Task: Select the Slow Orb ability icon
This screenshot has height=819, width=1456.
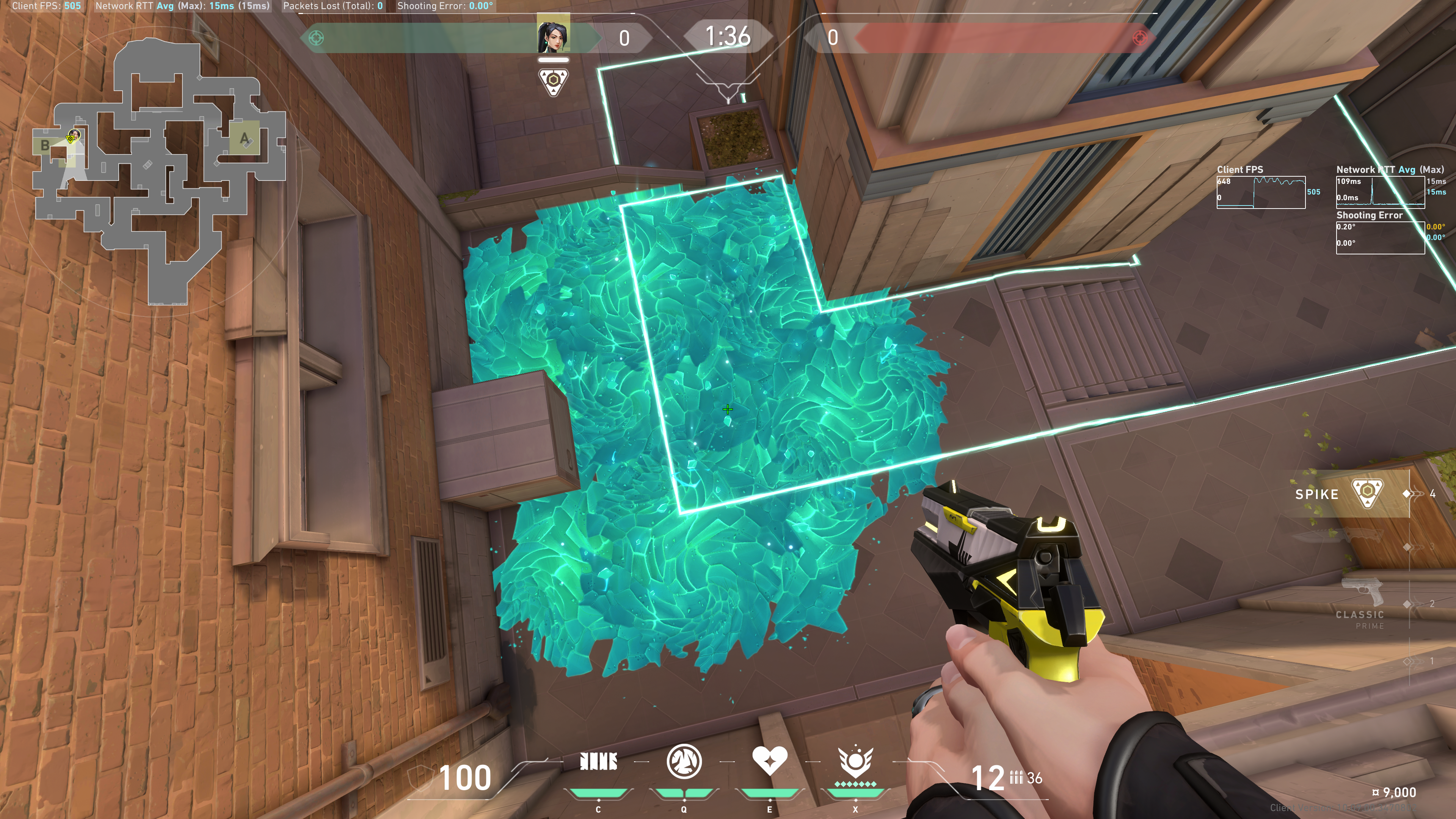Action: point(684,762)
